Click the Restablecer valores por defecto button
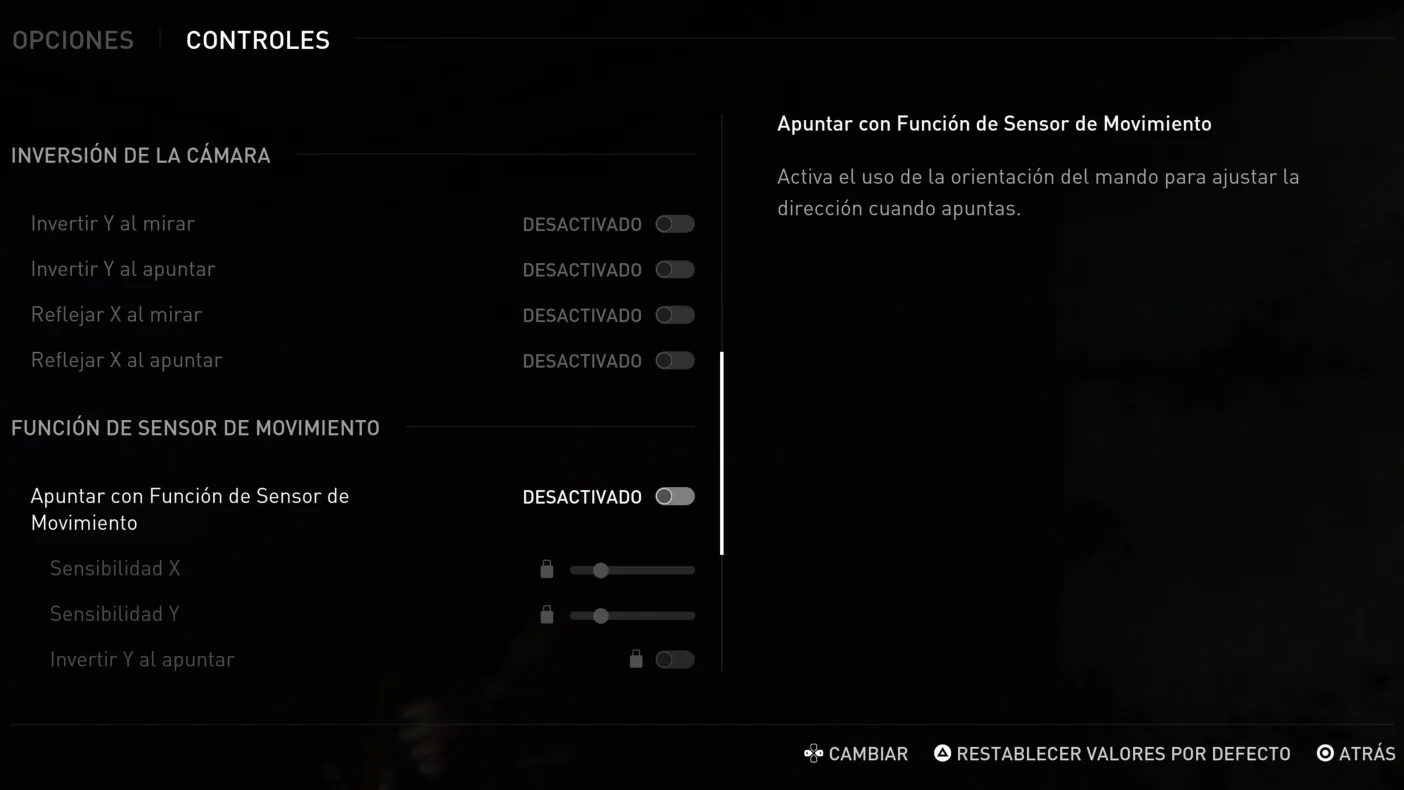Viewport: 1404px width, 790px height. pos(1112,754)
